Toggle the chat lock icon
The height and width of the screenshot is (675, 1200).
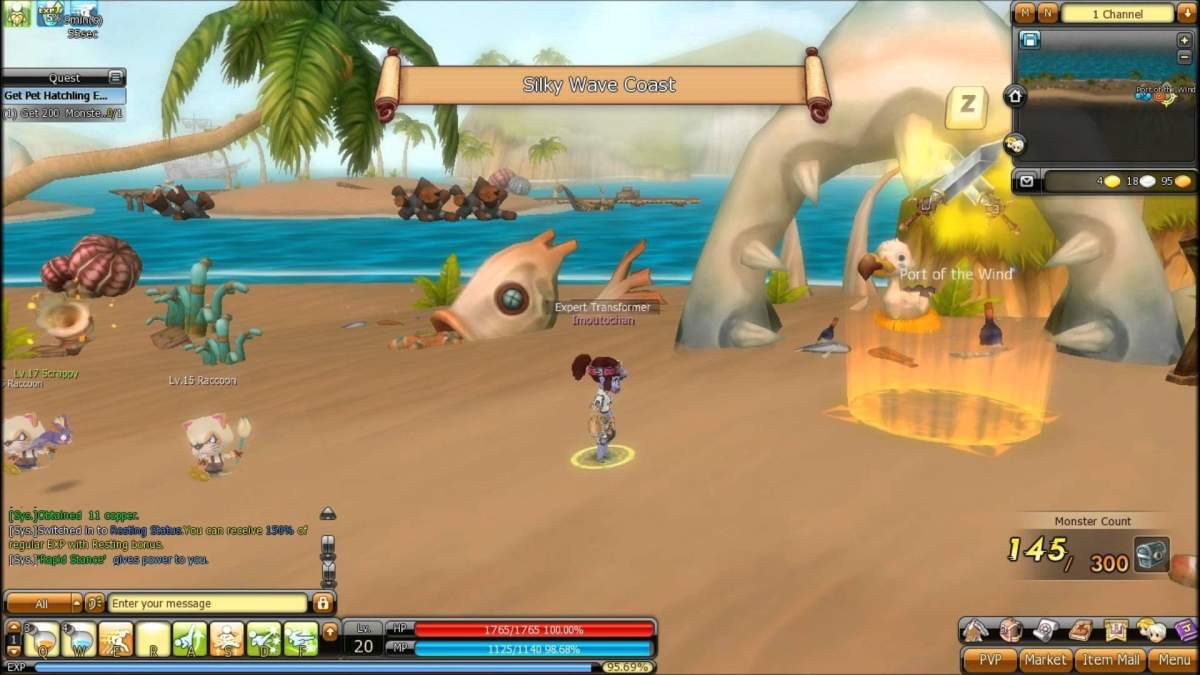click(x=322, y=603)
